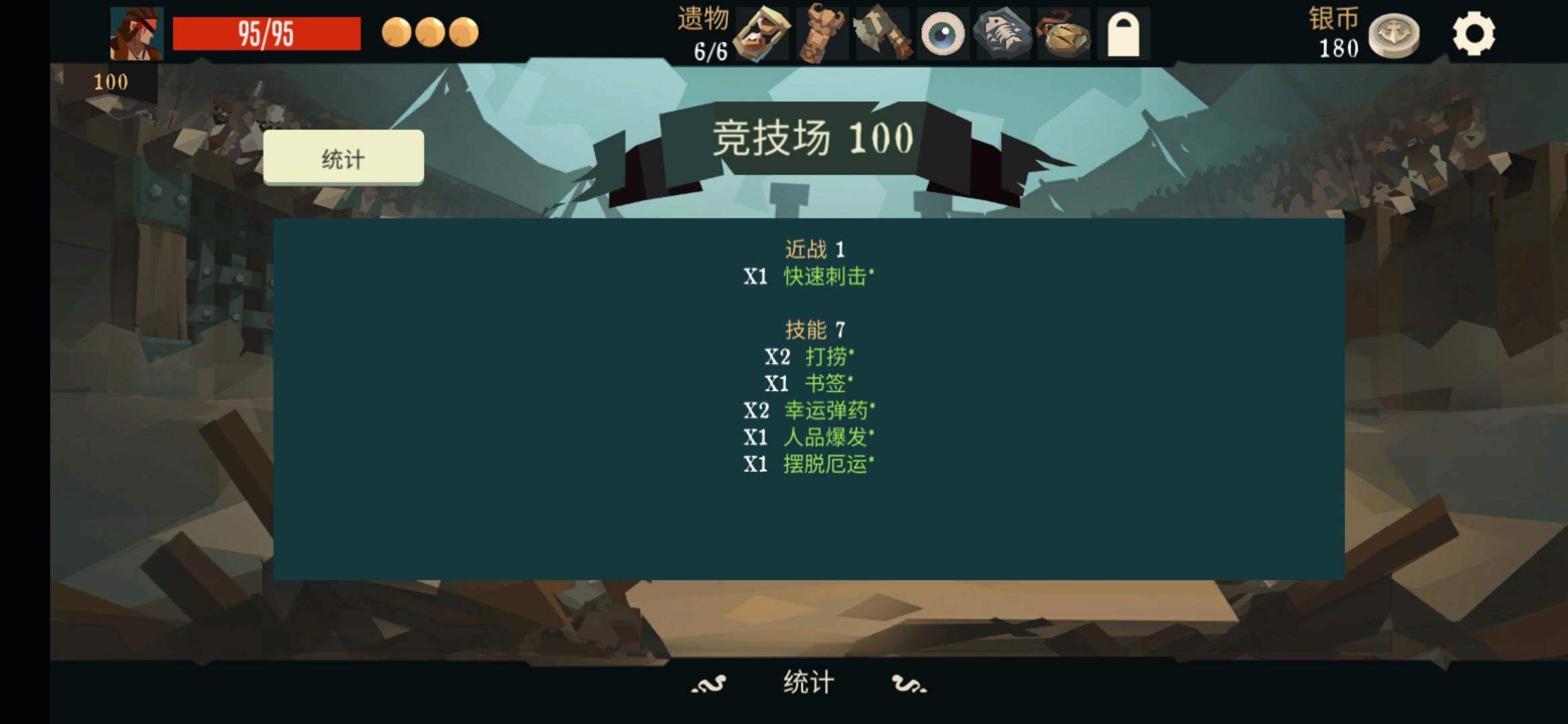Screen dimensions: 1568x724
Task: Open the fish fossil relic
Action: (x=1002, y=35)
